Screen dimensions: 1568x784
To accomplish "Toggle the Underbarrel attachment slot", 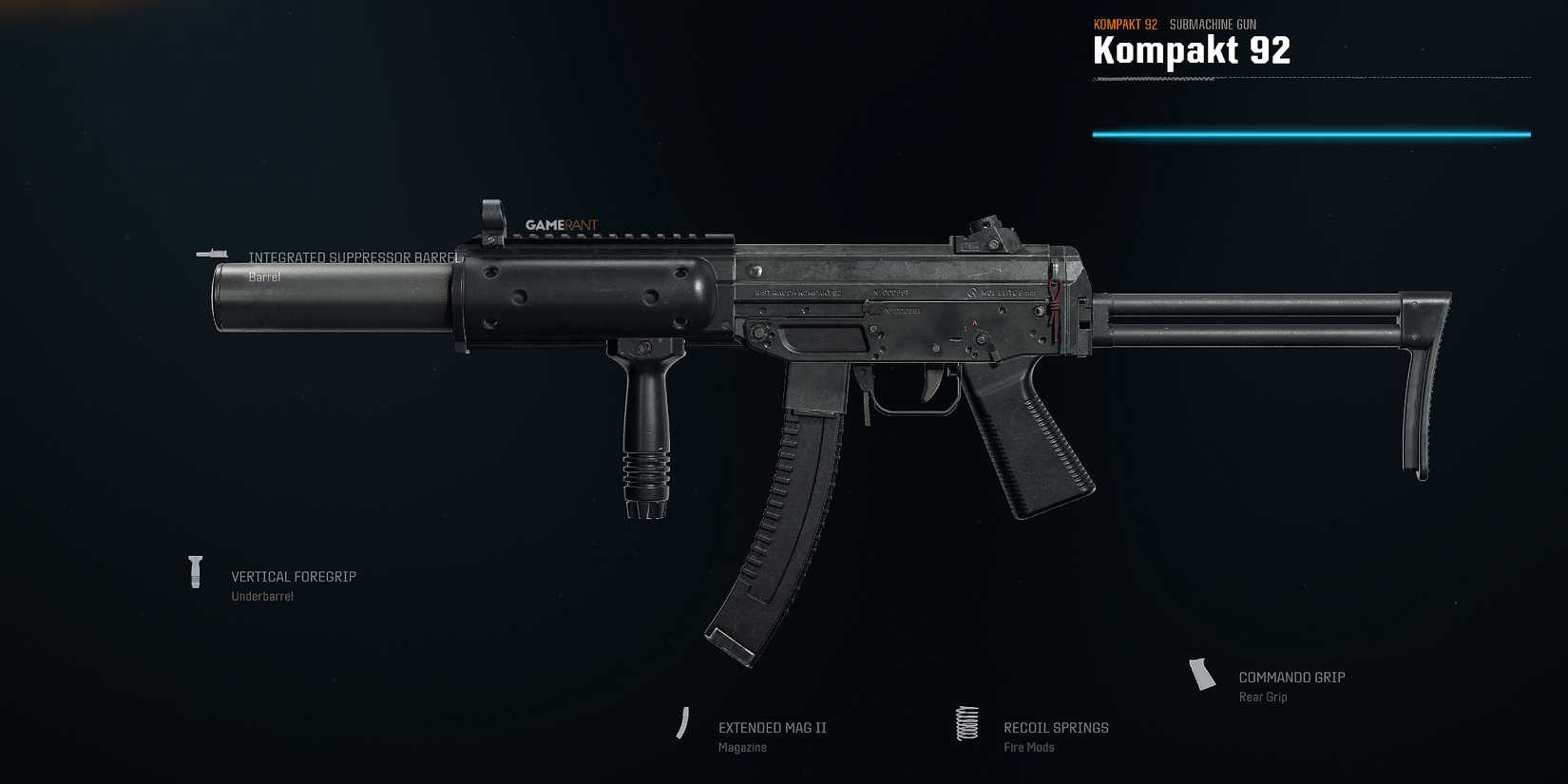I will 262,595.
